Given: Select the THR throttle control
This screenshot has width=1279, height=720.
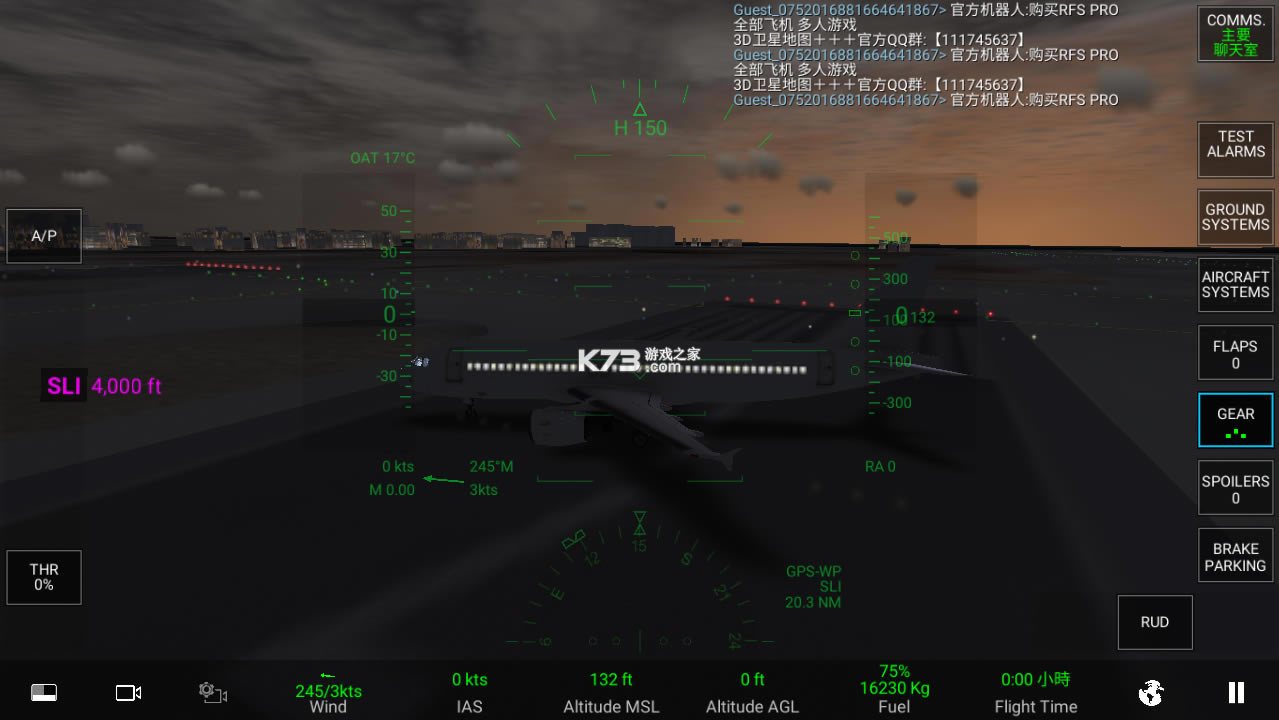Looking at the screenshot, I should (44, 577).
